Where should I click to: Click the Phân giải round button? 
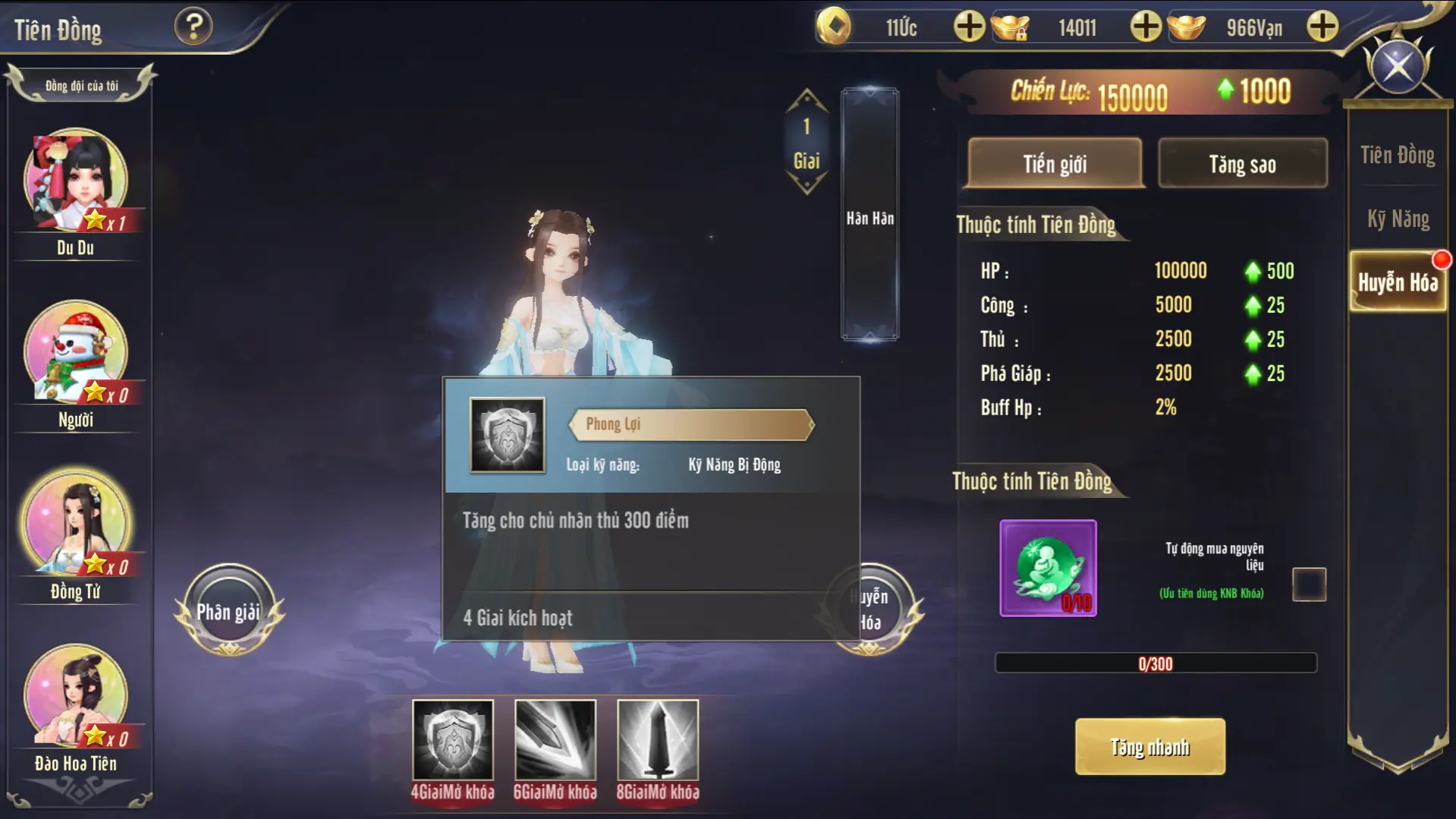[228, 611]
